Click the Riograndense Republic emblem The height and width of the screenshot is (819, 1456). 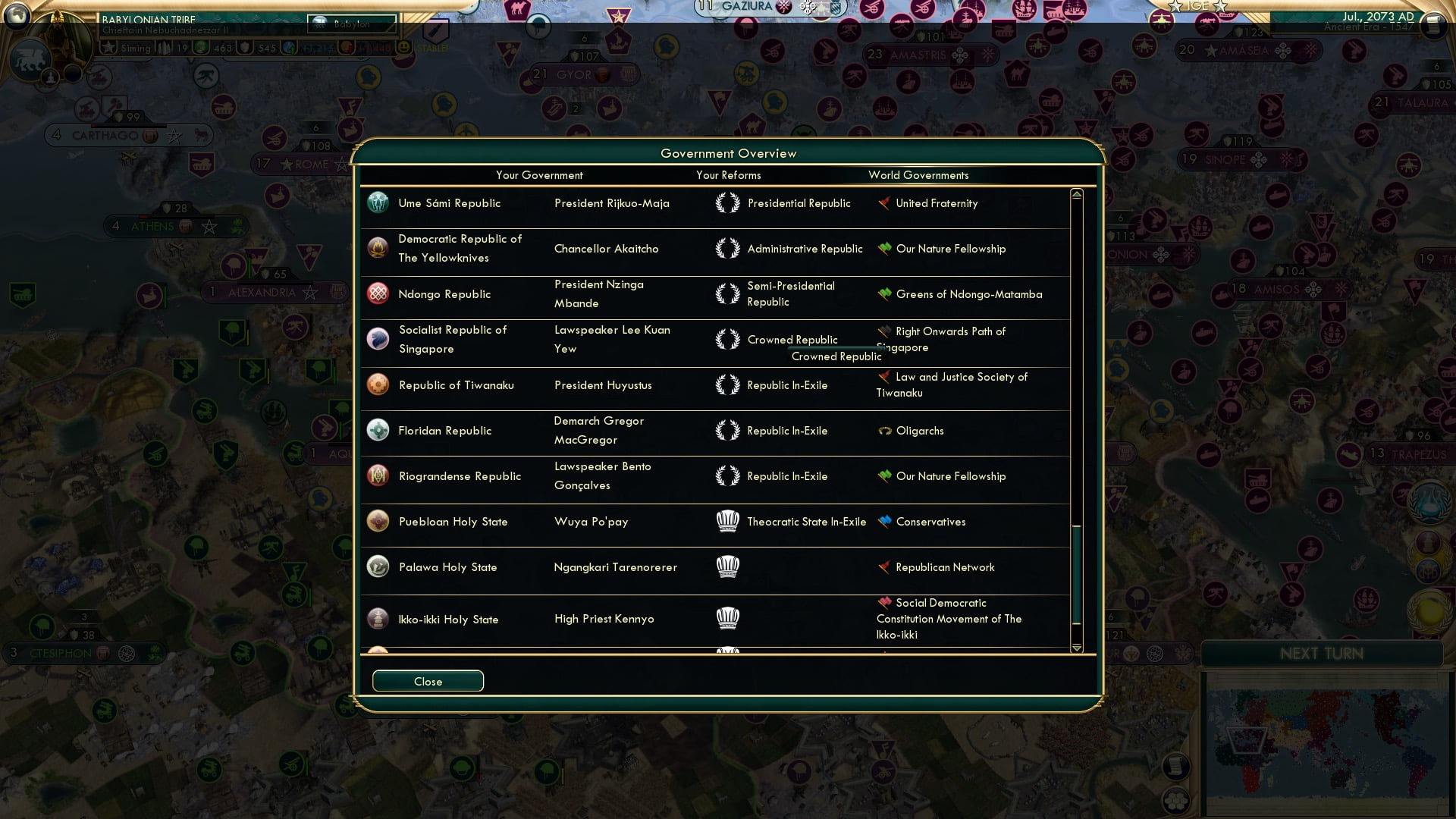378,475
